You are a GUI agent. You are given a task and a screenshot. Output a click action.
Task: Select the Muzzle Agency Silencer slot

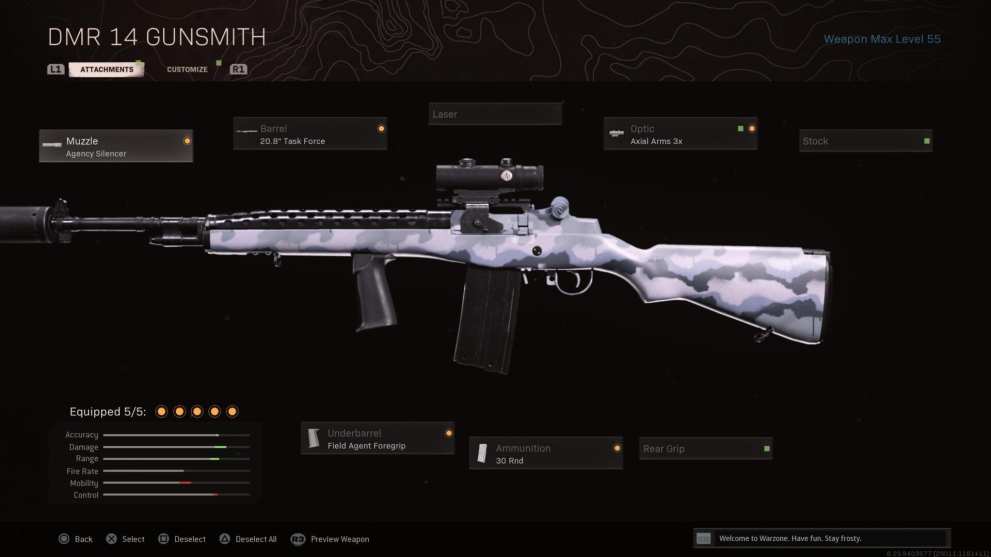(x=116, y=146)
